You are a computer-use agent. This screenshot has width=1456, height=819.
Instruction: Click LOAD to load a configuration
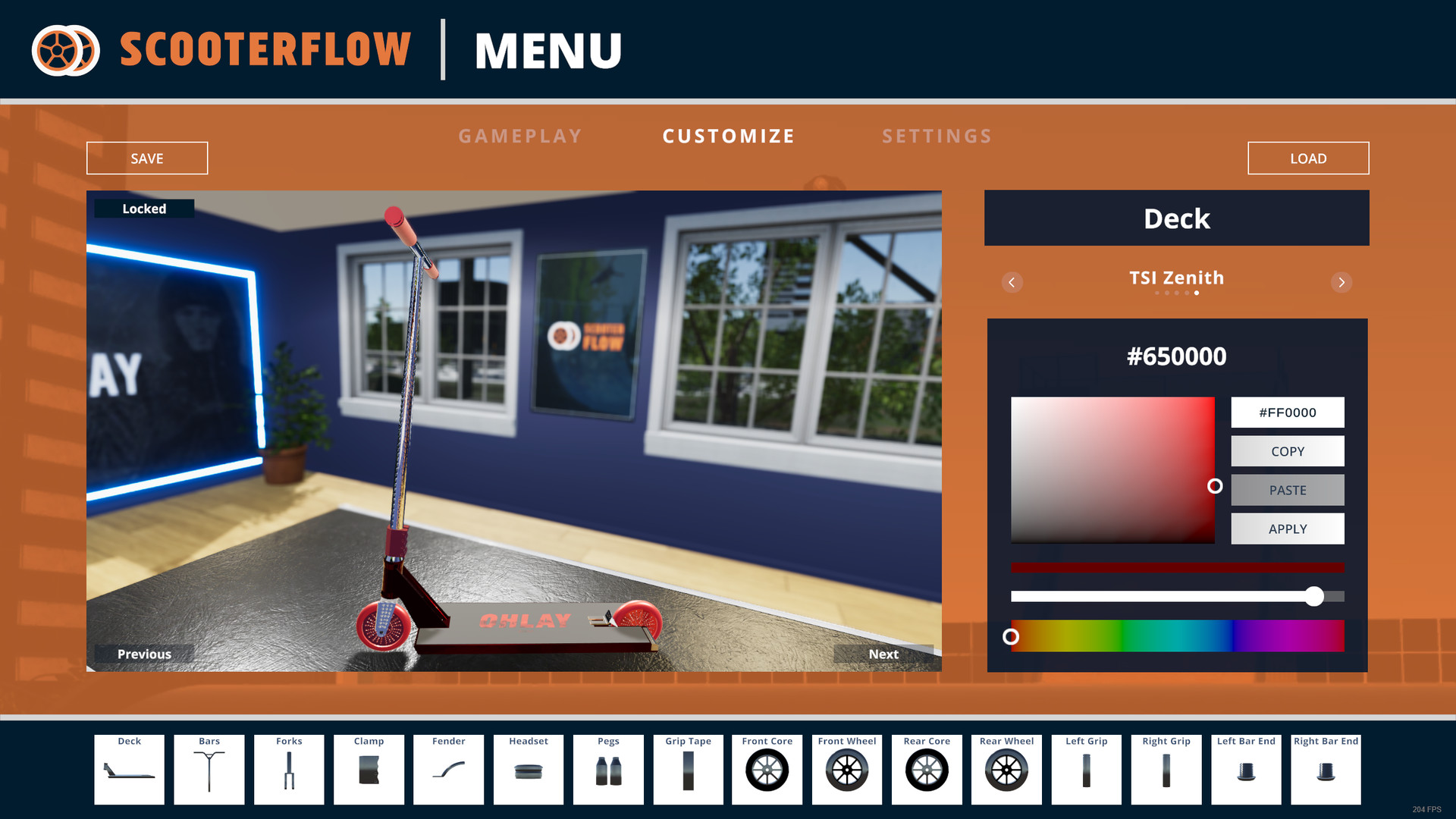click(1308, 158)
